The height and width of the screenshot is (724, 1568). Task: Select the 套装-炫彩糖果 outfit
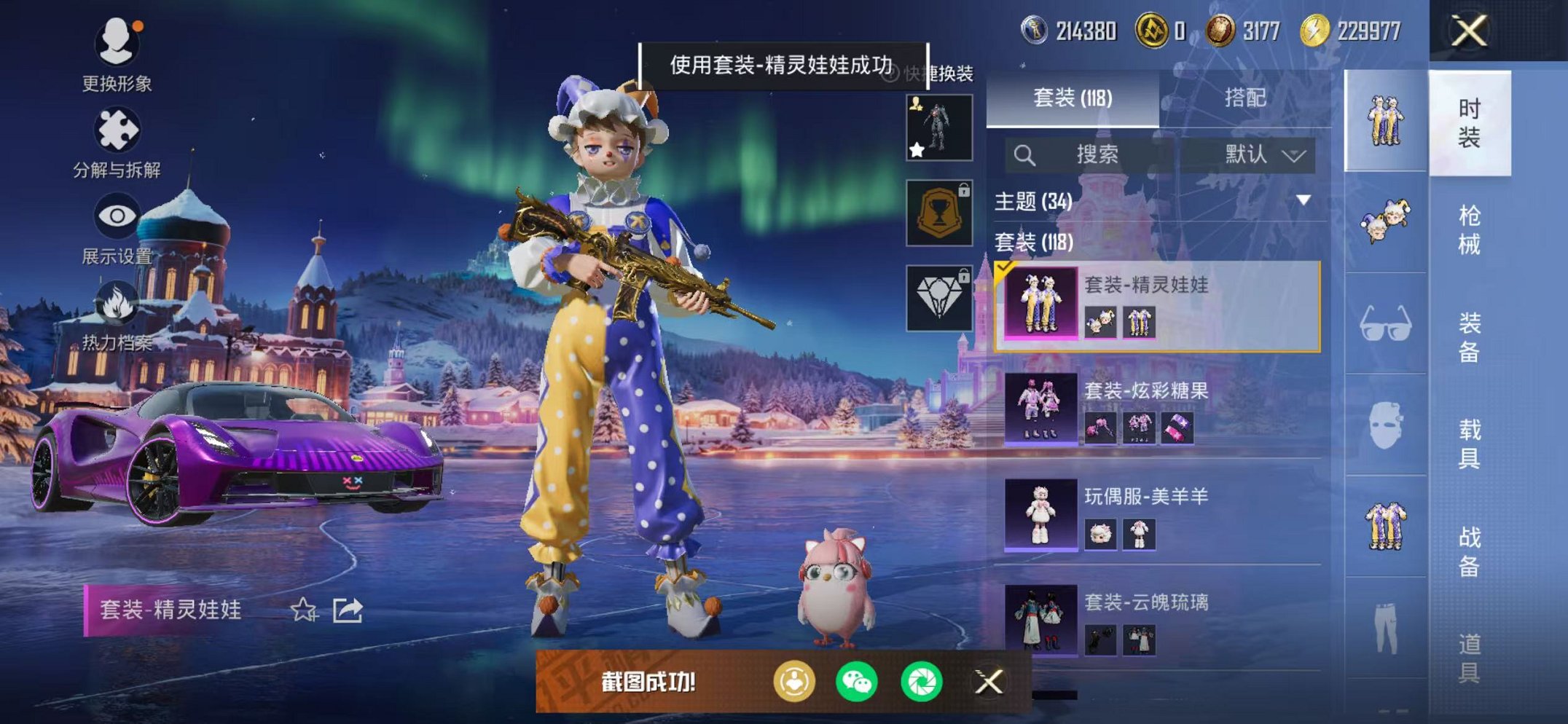tap(1159, 408)
